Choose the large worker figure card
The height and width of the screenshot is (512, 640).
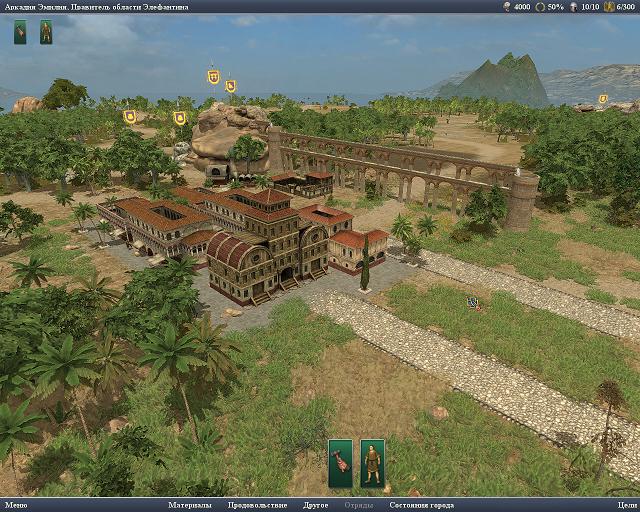[x=373, y=463]
